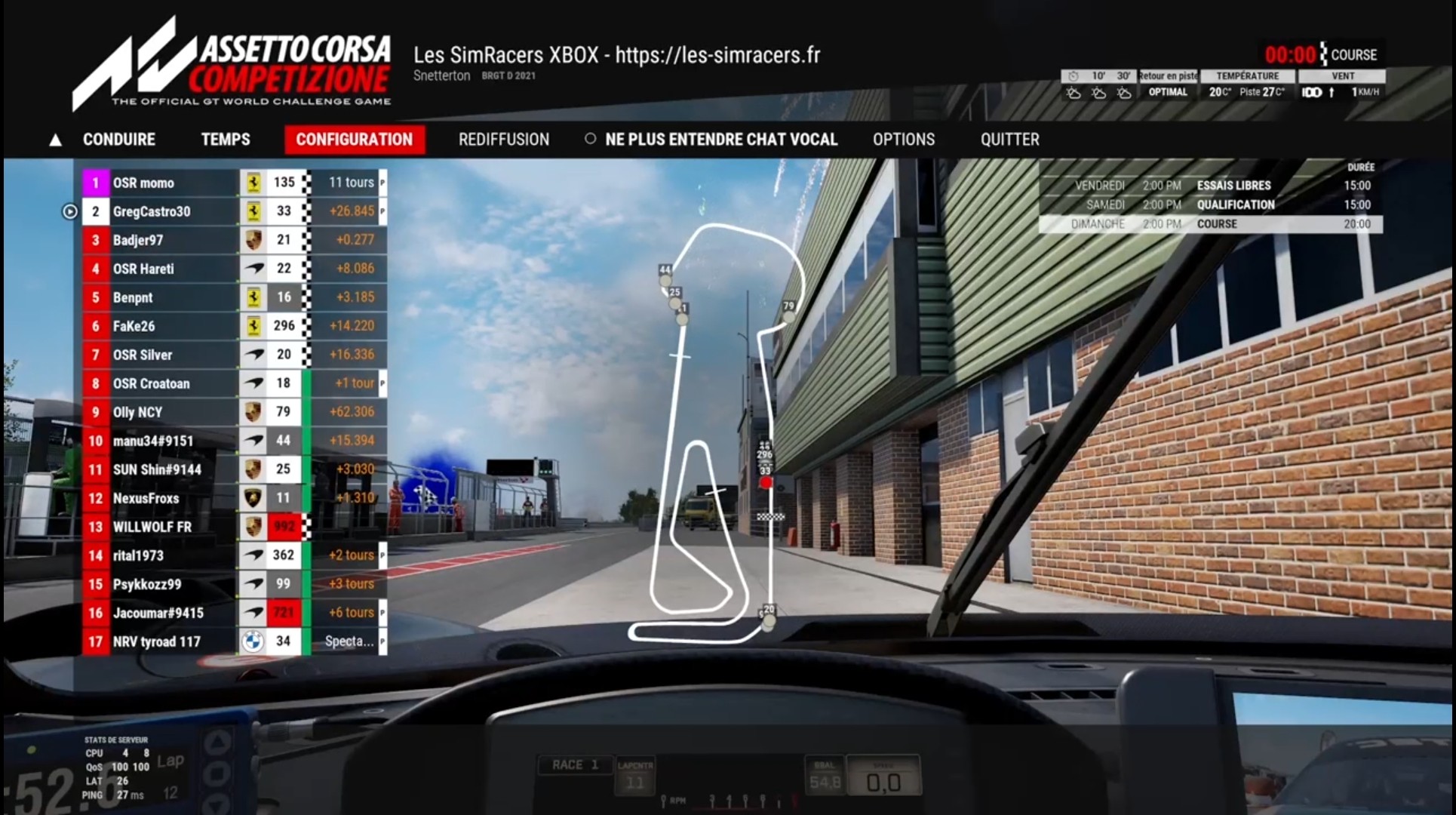Collapse the menu with the triangle arrow
1456x815 pixels.
[55, 140]
